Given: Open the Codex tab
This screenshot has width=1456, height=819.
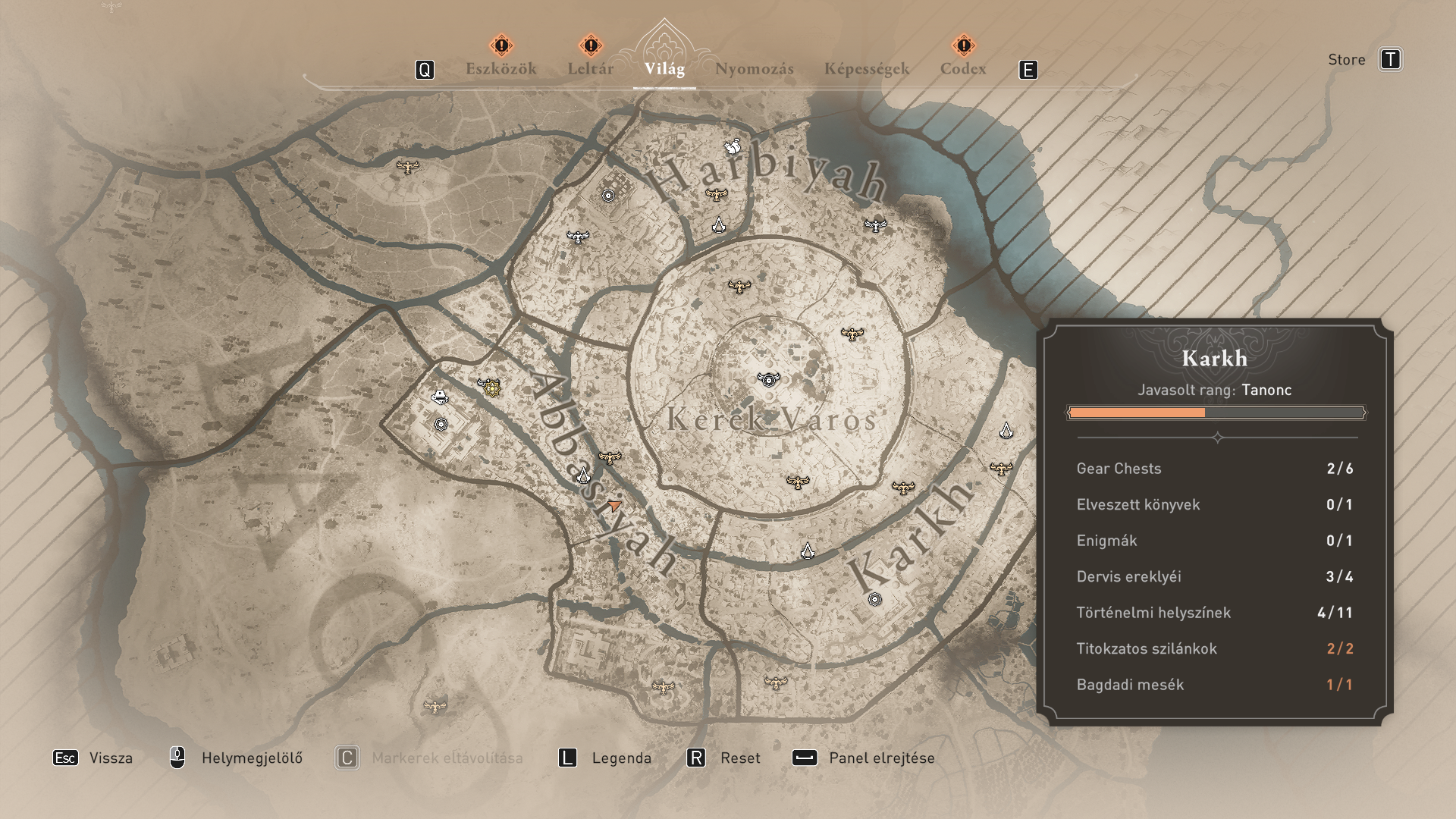Looking at the screenshot, I should (963, 69).
